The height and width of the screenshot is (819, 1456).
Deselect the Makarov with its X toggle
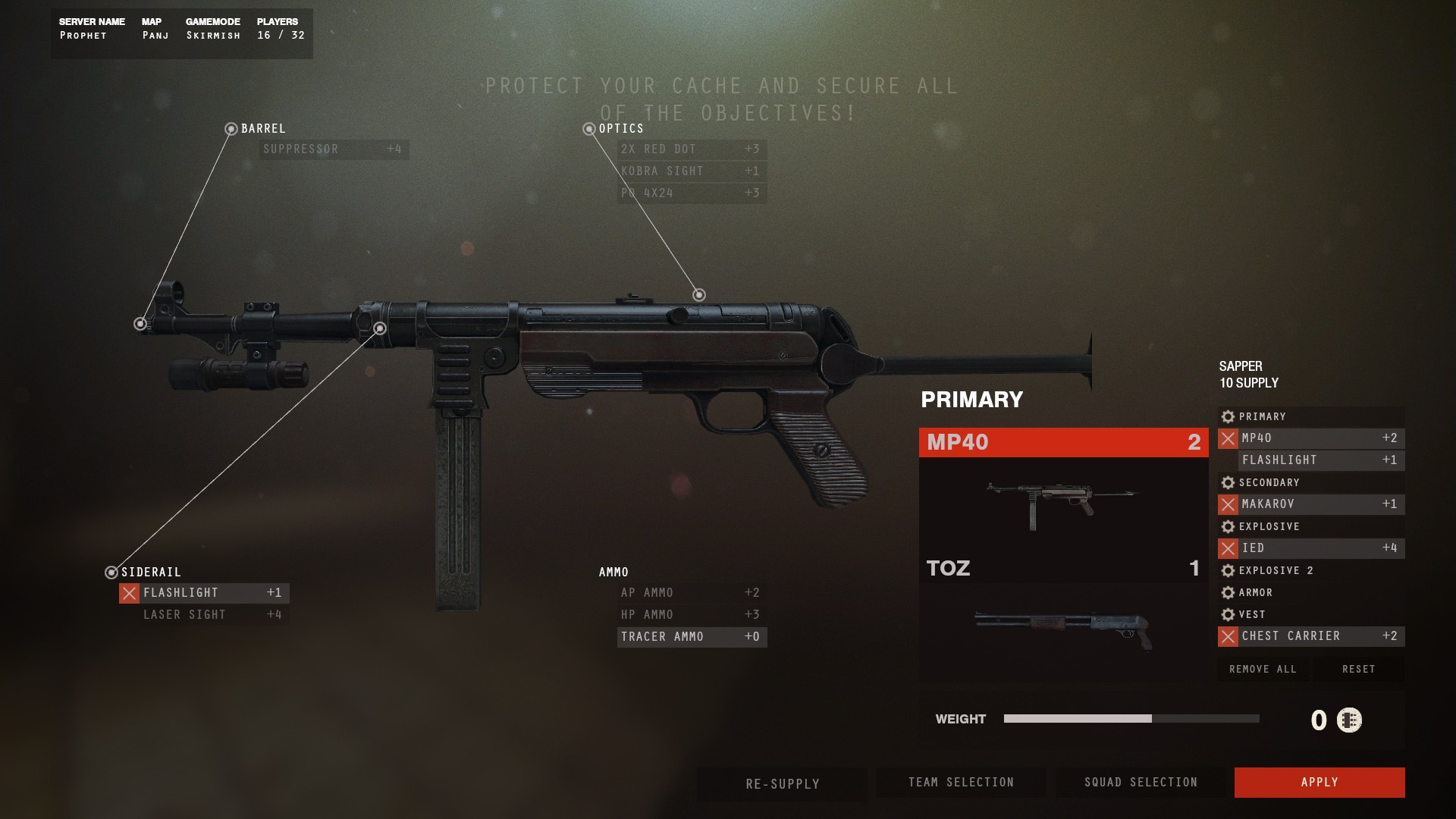[x=1228, y=504]
